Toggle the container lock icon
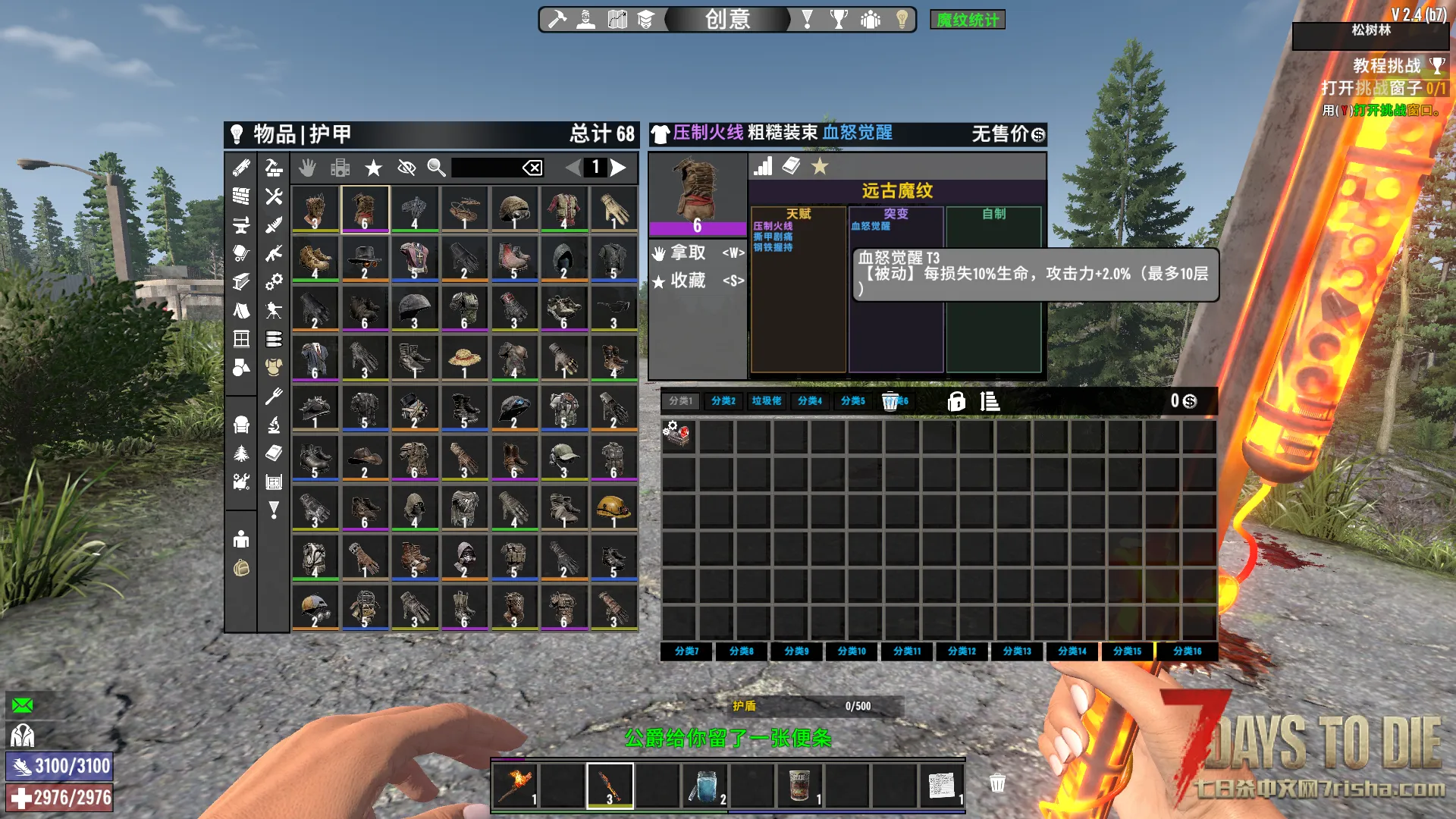 pos(956,401)
